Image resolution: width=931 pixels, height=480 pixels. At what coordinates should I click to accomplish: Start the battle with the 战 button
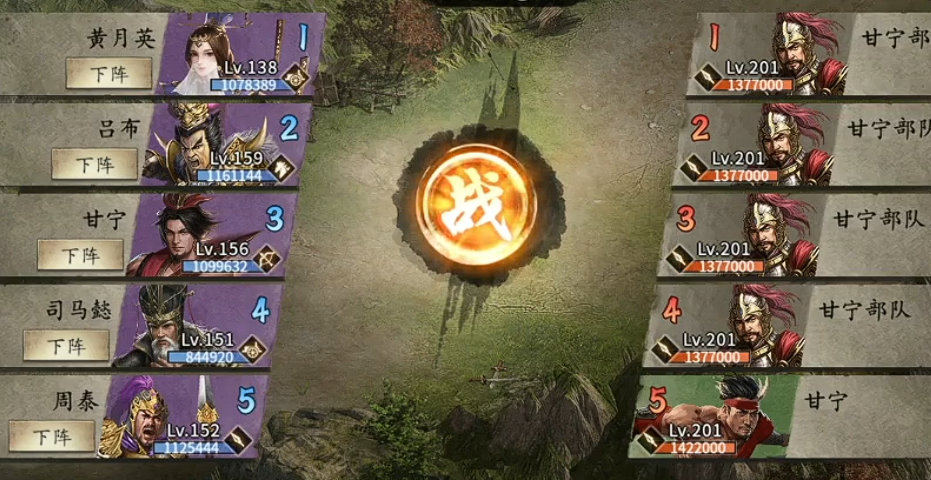466,207
